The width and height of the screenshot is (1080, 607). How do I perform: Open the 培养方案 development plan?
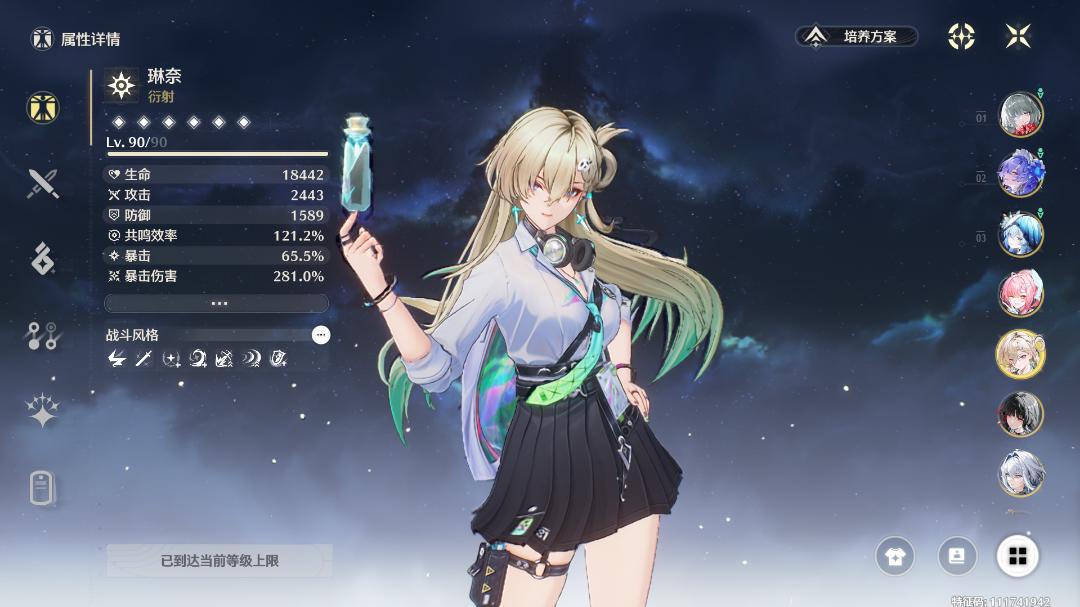click(857, 37)
